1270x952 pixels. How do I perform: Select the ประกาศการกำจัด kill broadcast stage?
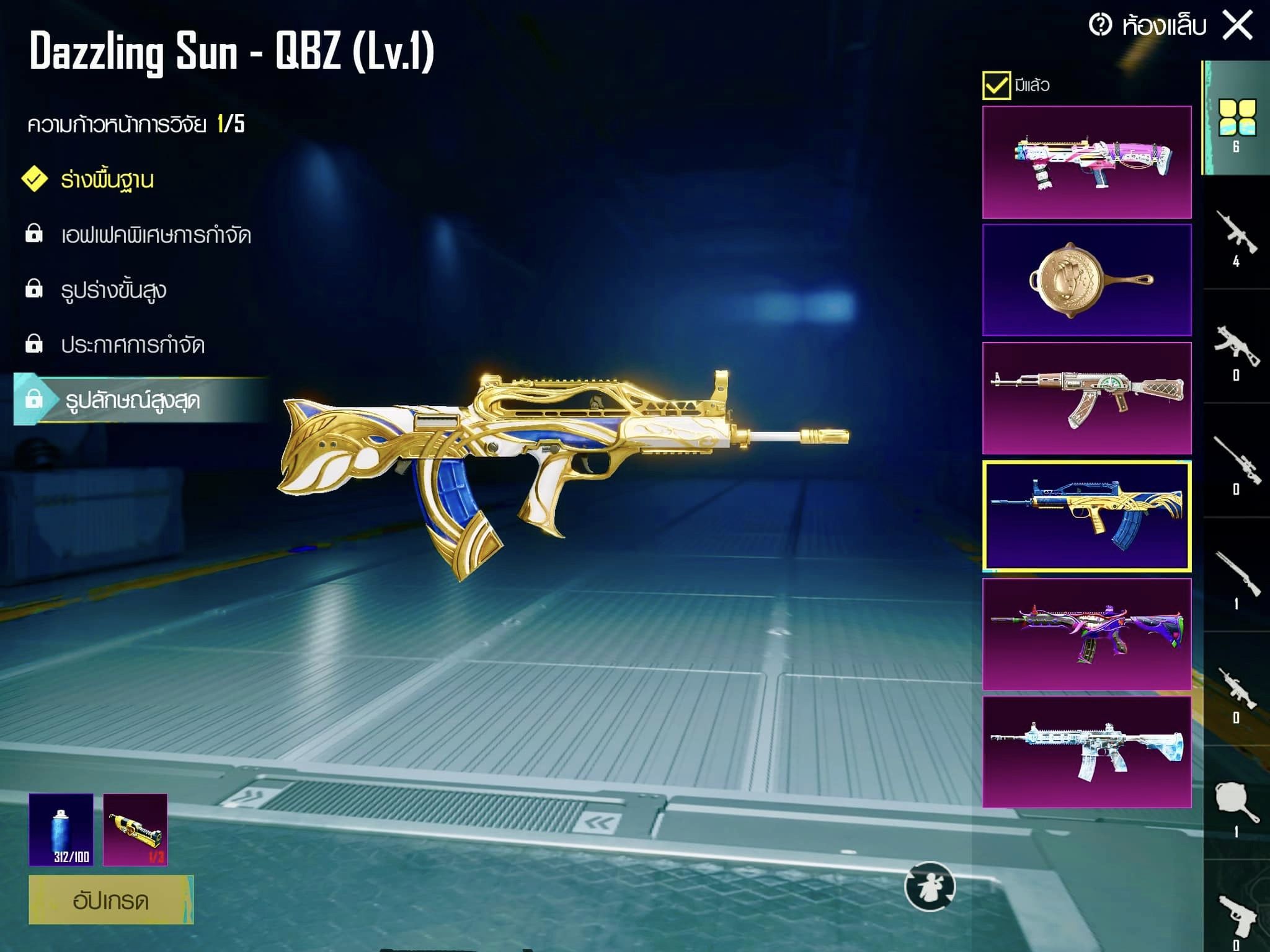(x=132, y=345)
